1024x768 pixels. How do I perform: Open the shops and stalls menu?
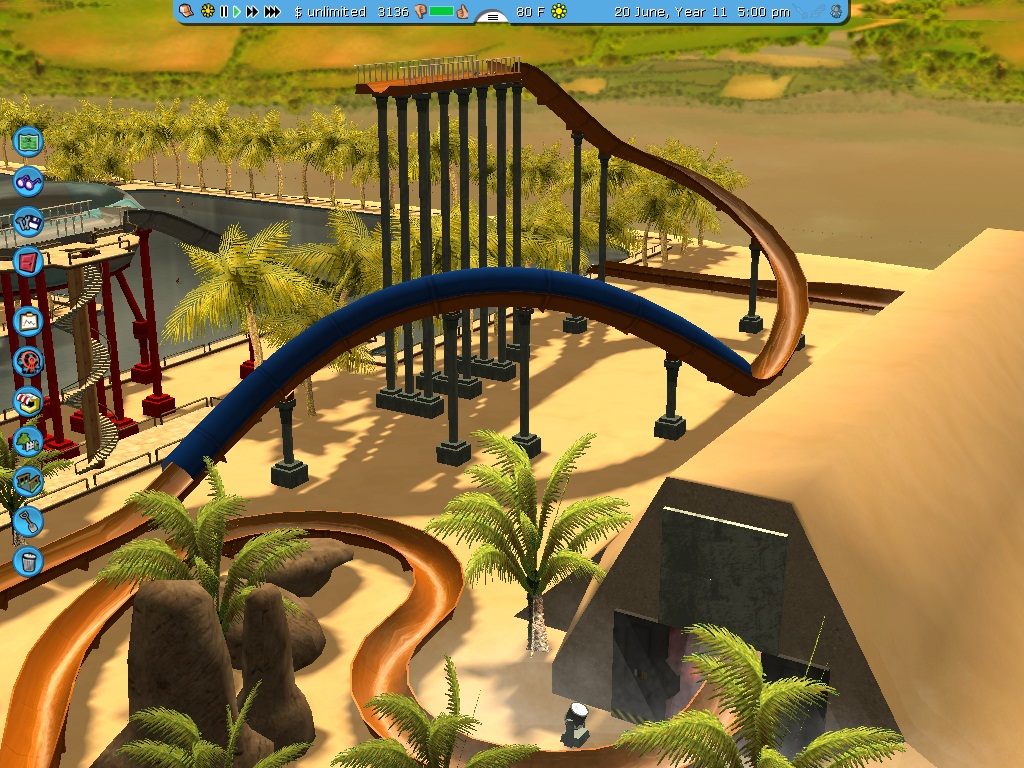click(29, 402)
